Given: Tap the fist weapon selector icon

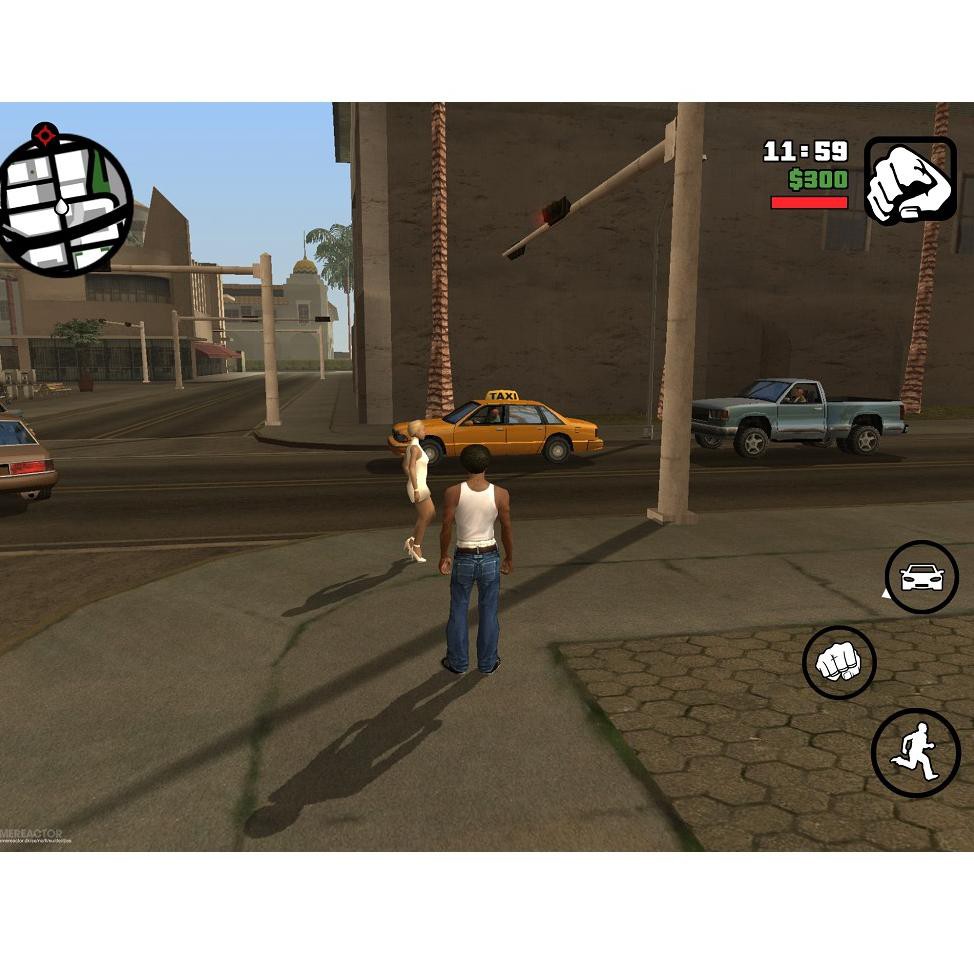Looking at the screenshot, I should pyautogui.click(x=909, y=181).
